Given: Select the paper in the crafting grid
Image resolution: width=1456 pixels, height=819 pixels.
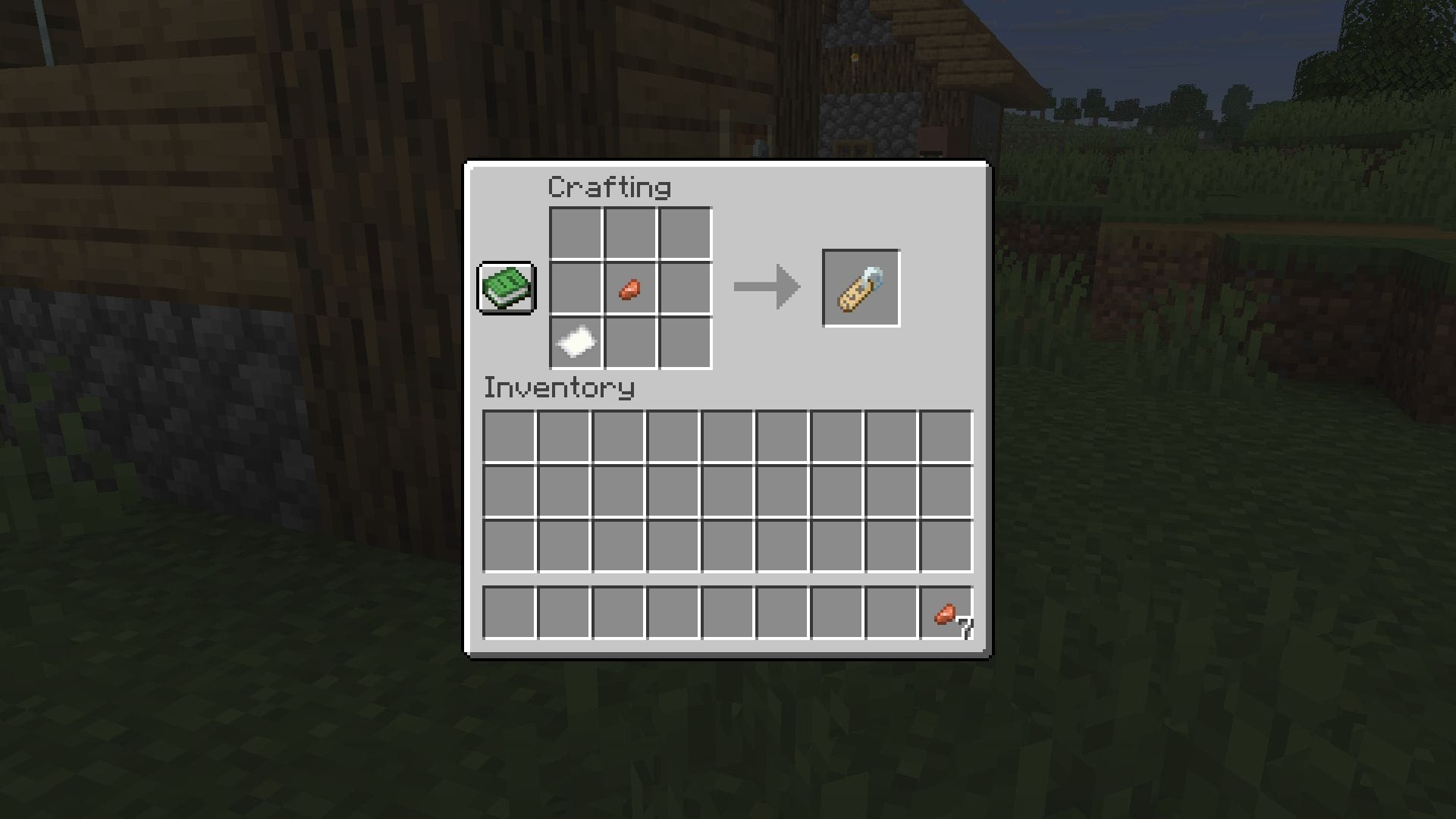Looking at the screenshot, I should pos(576,344).
